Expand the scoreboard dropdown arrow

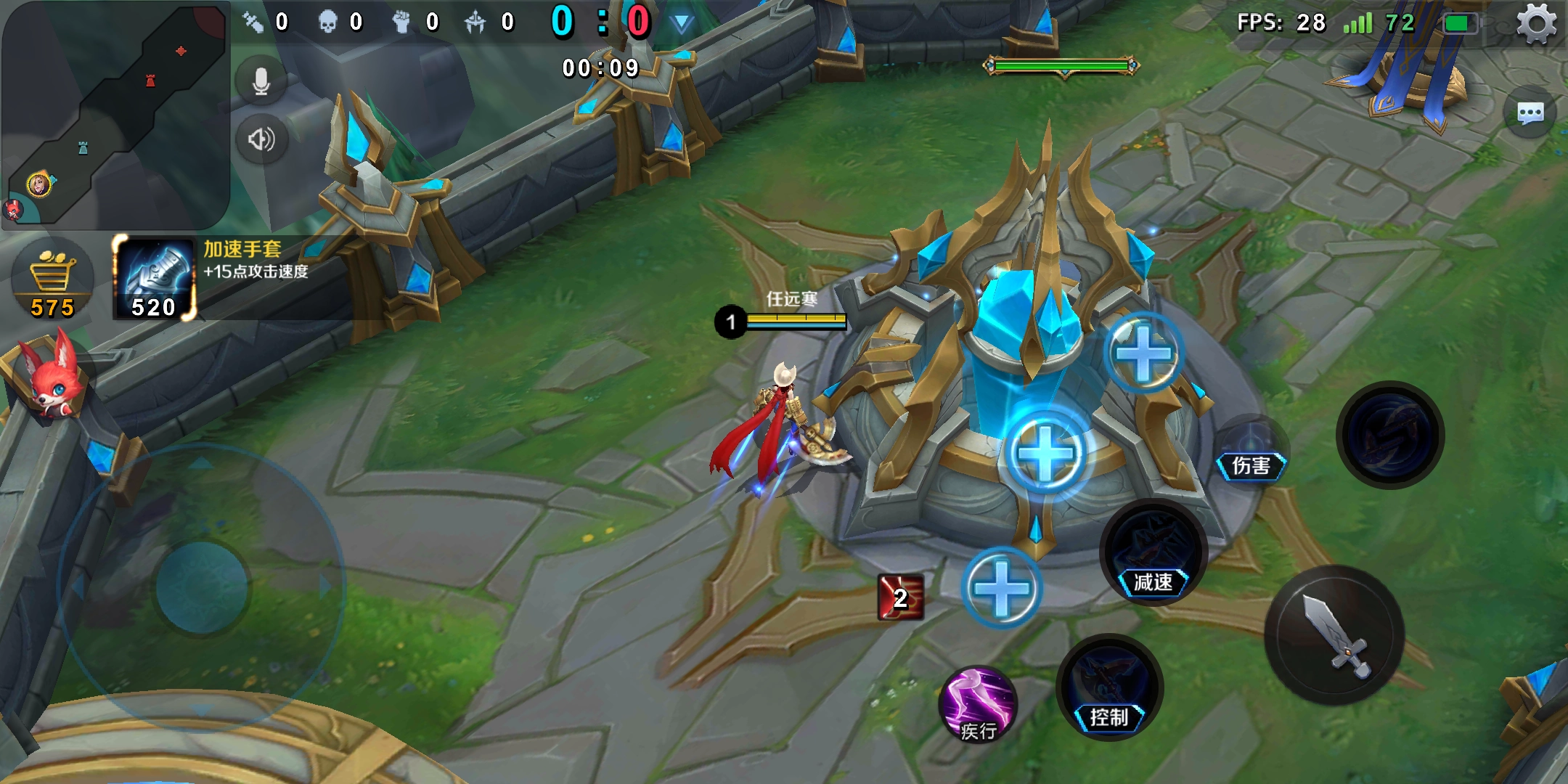pyautogui.click(x=681, y=23)
